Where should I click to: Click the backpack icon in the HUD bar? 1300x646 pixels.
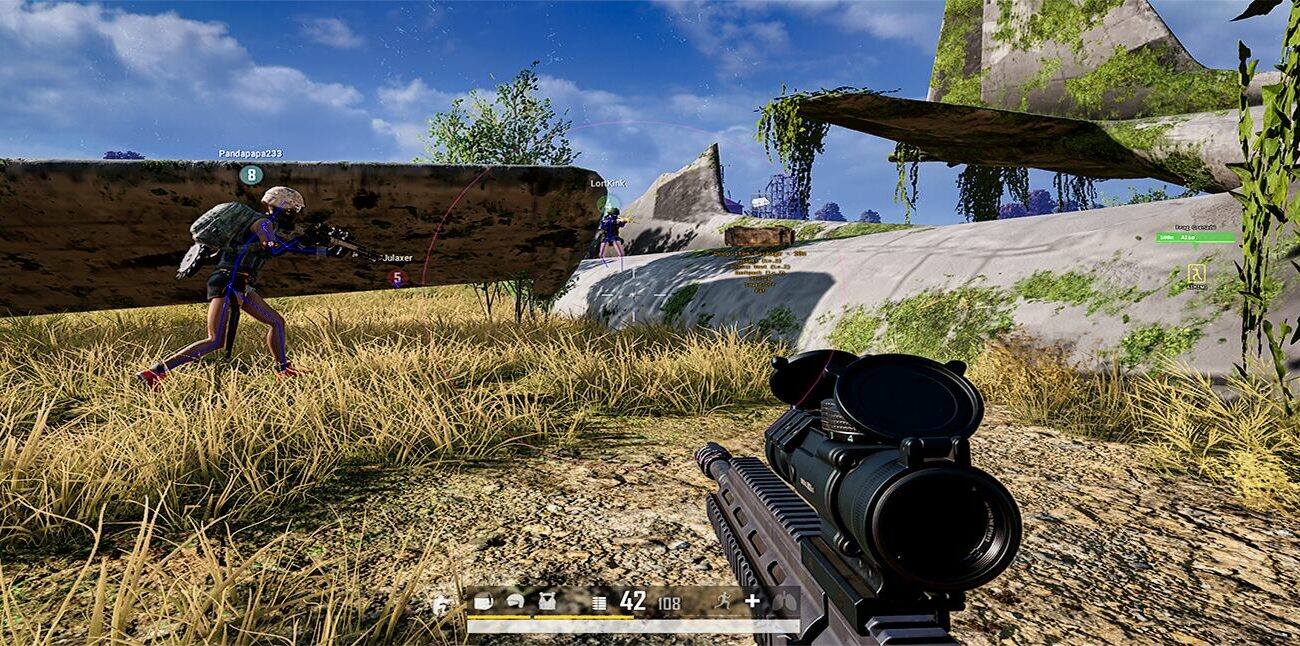[x=484, y=601]
